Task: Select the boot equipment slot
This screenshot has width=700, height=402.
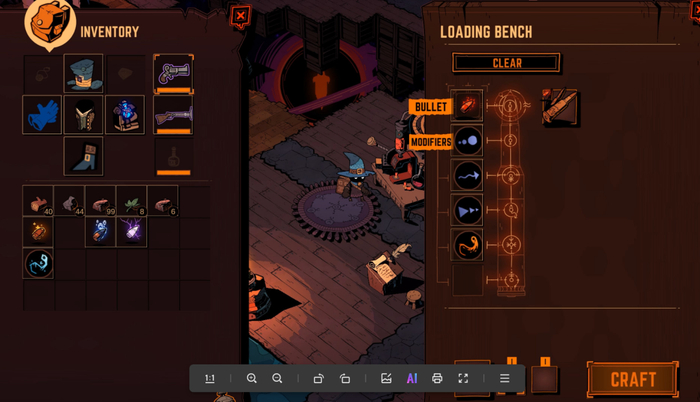Action: click(x=84, y=157)
